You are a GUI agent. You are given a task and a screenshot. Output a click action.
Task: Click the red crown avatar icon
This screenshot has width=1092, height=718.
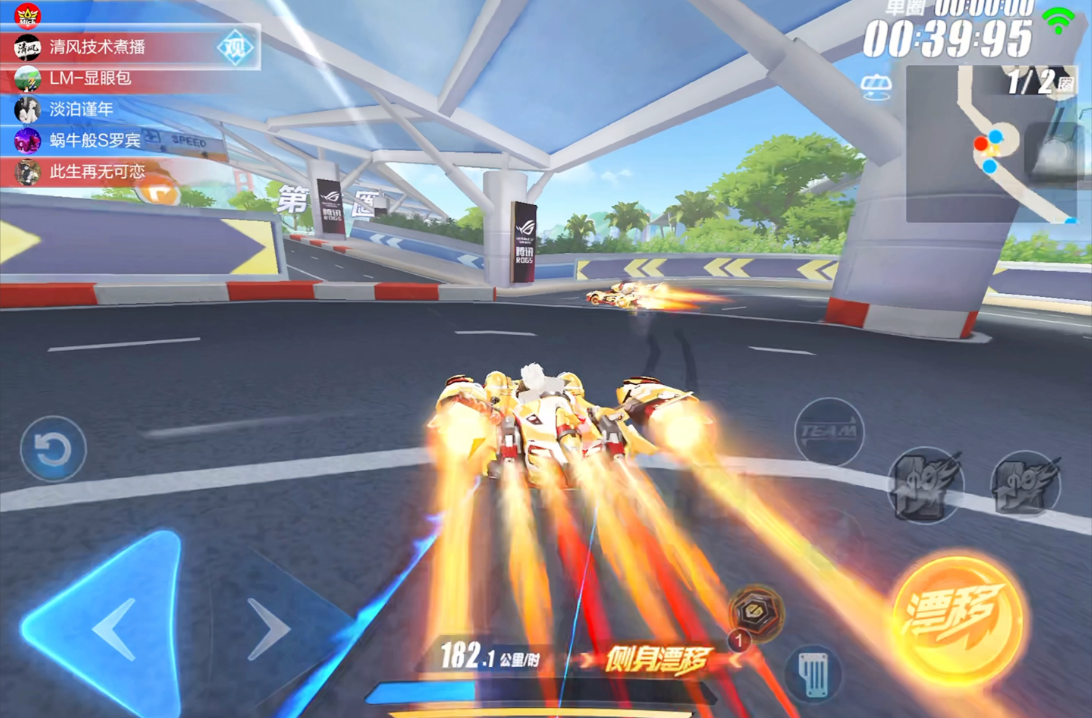27,15
